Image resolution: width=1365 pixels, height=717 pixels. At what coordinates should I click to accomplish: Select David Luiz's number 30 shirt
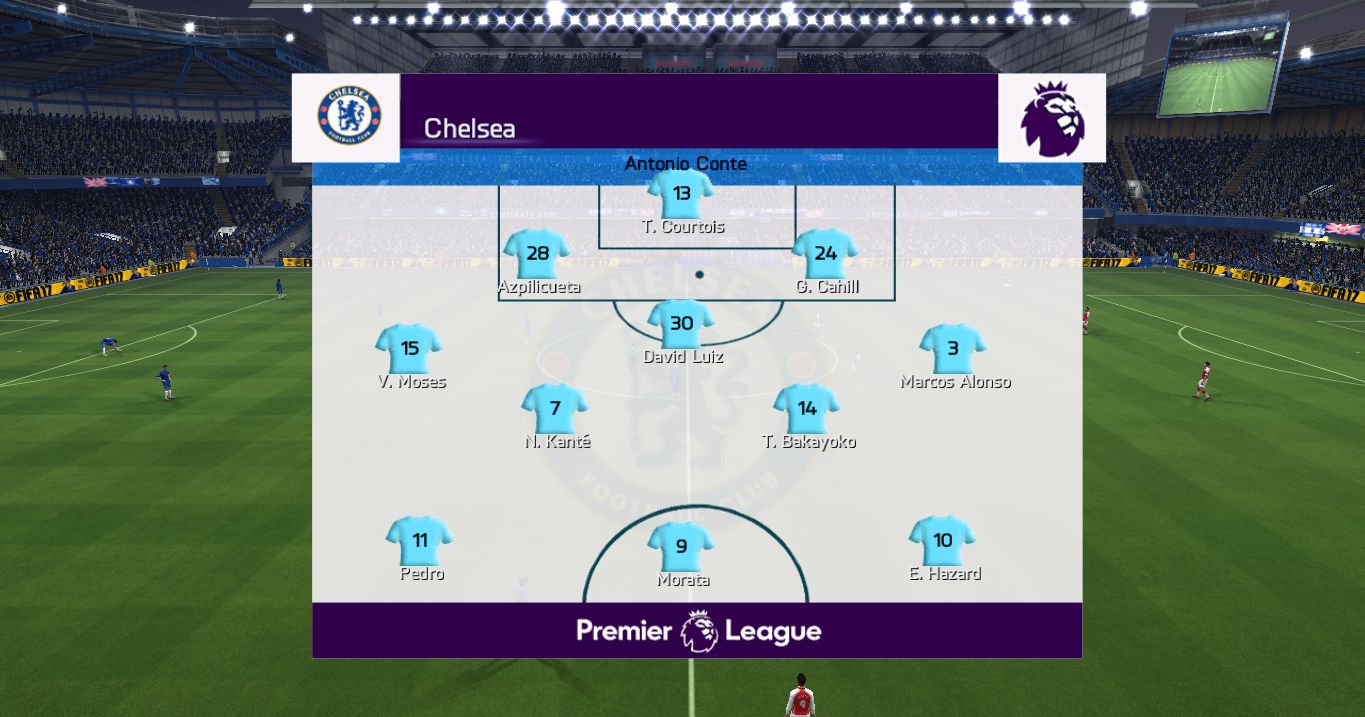point(681,324)
